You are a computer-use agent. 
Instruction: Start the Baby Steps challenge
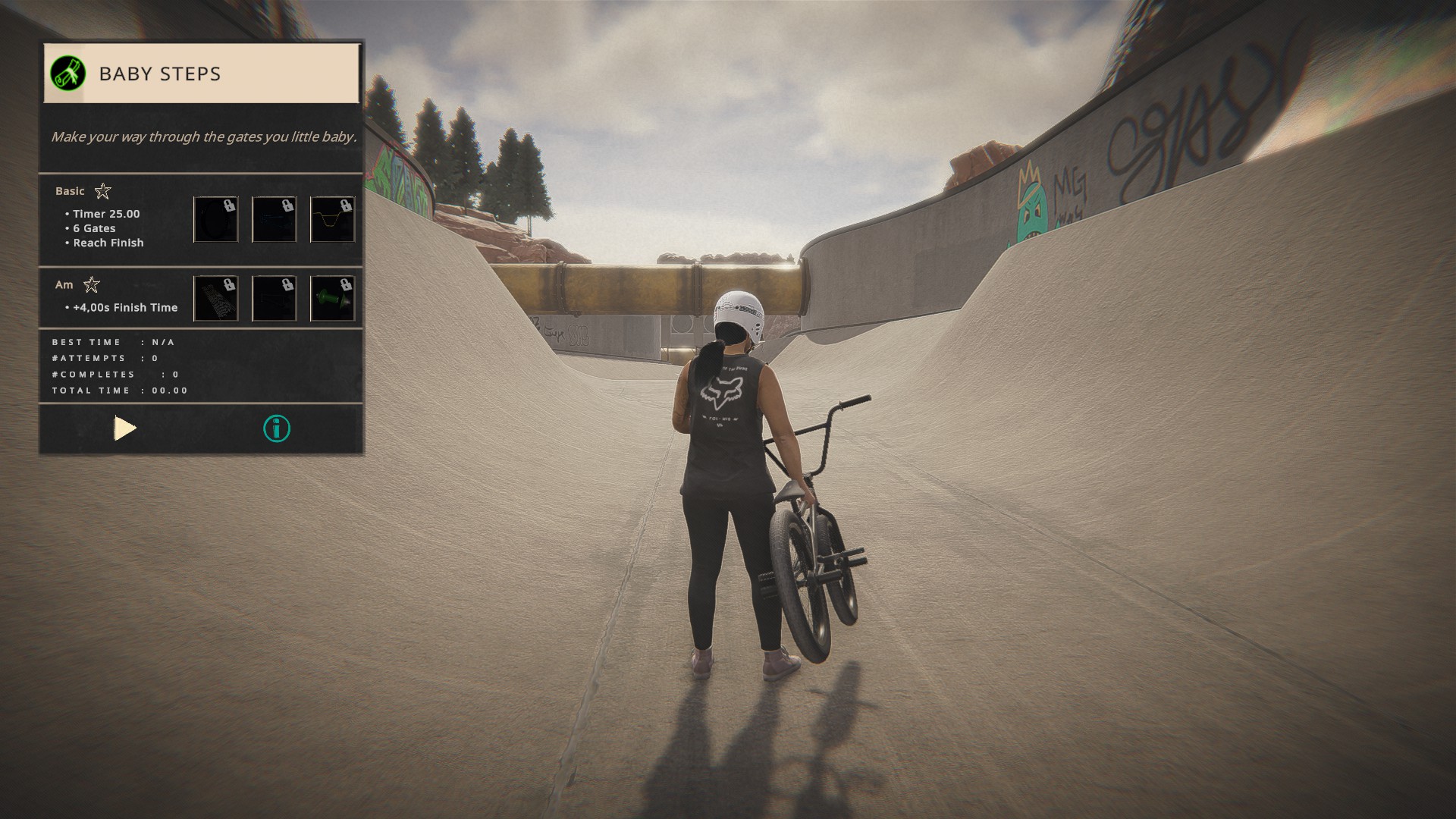(125, 428)
